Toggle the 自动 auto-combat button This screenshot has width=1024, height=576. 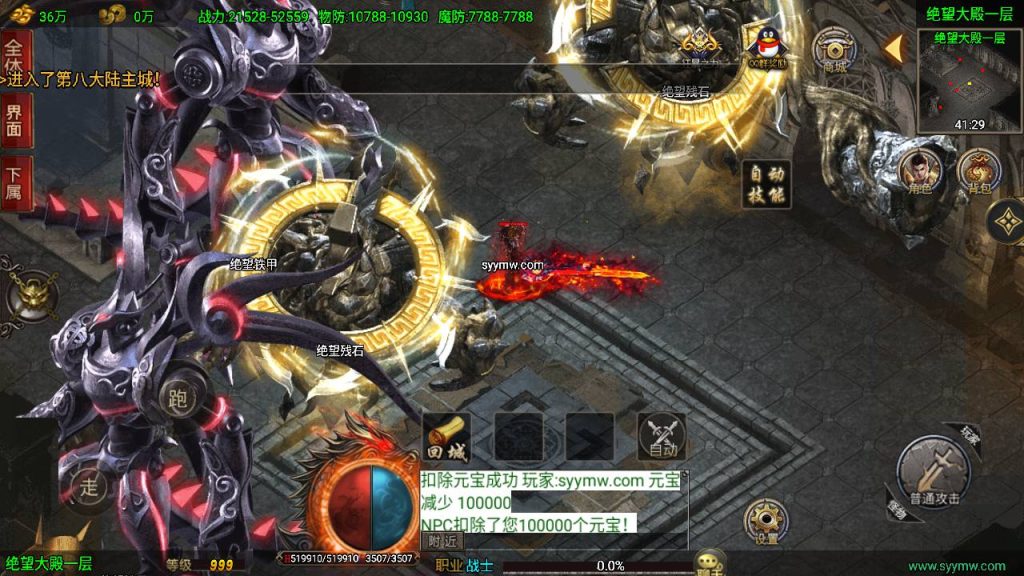(662, 436)
